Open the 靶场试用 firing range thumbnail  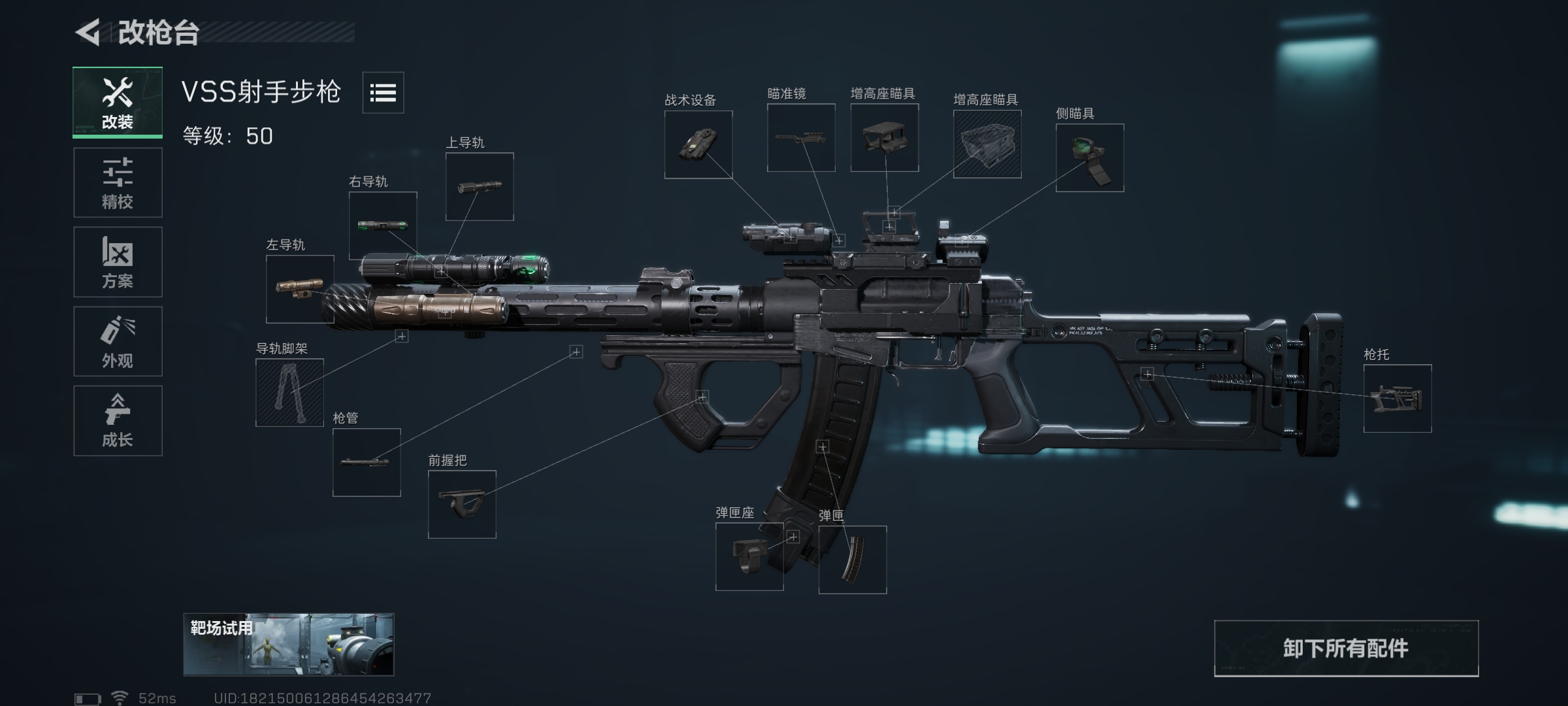288,645
